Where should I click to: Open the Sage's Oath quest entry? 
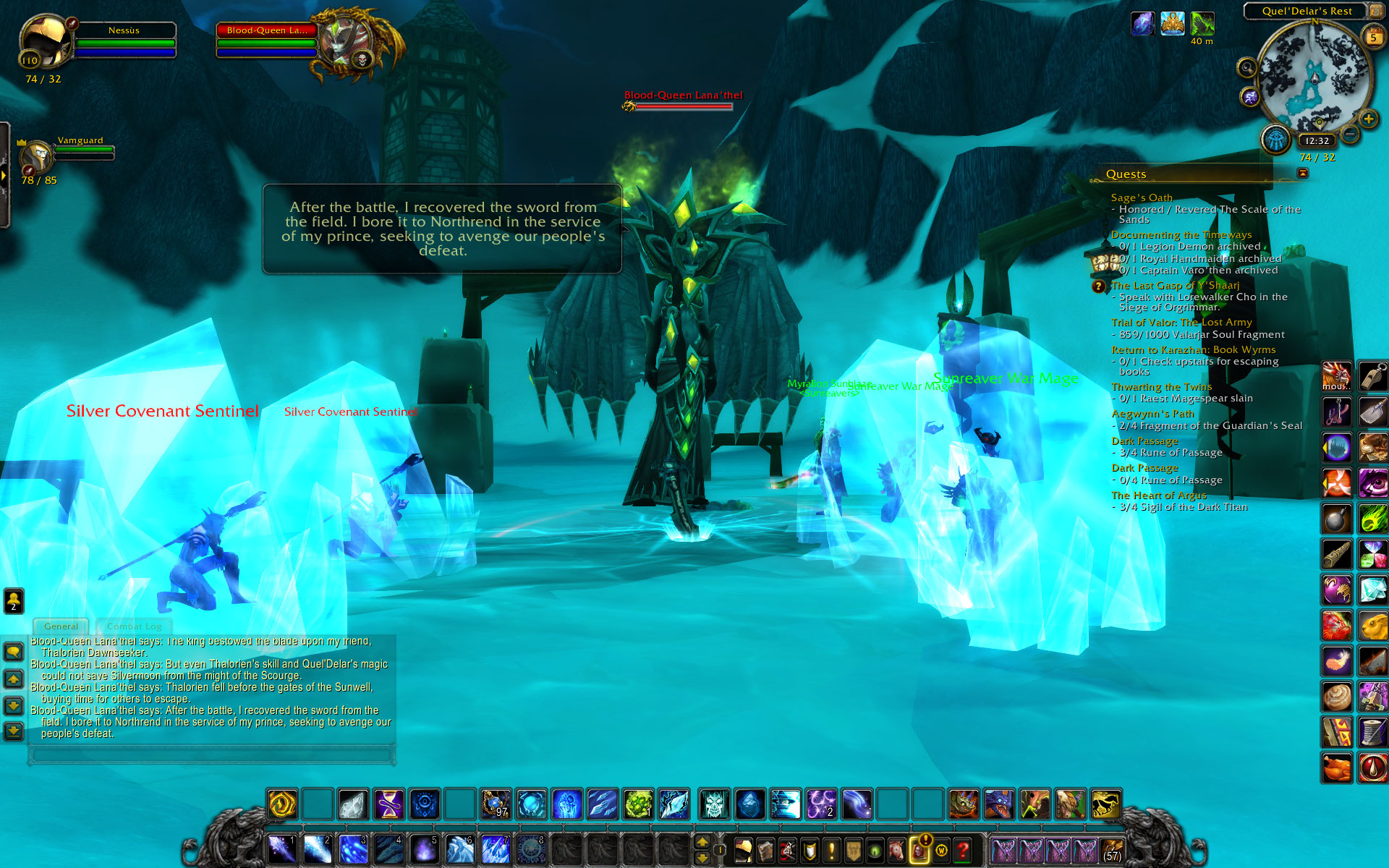coord(1142,197)
